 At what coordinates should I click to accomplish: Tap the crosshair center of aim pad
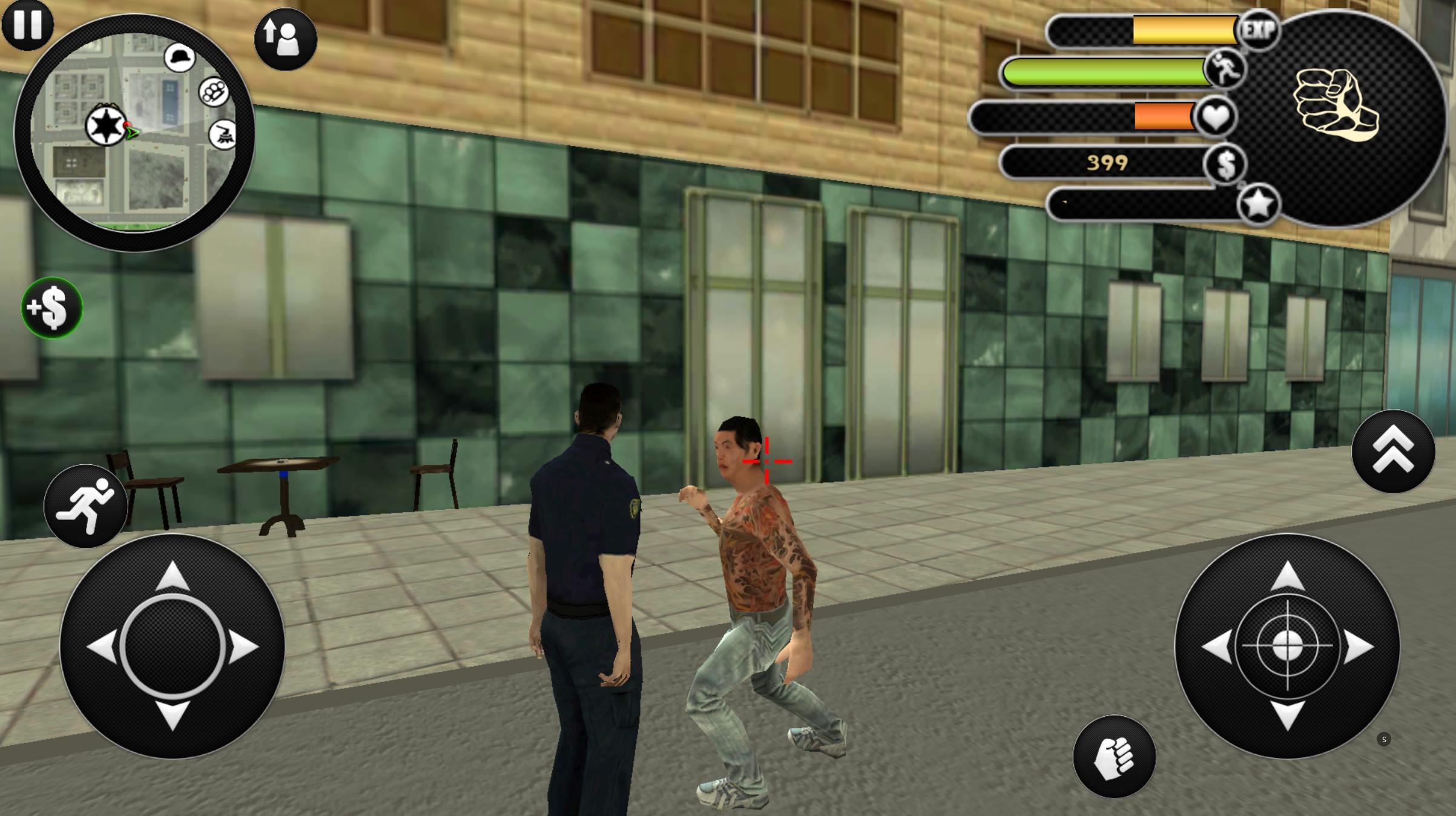click(1287, 646)
